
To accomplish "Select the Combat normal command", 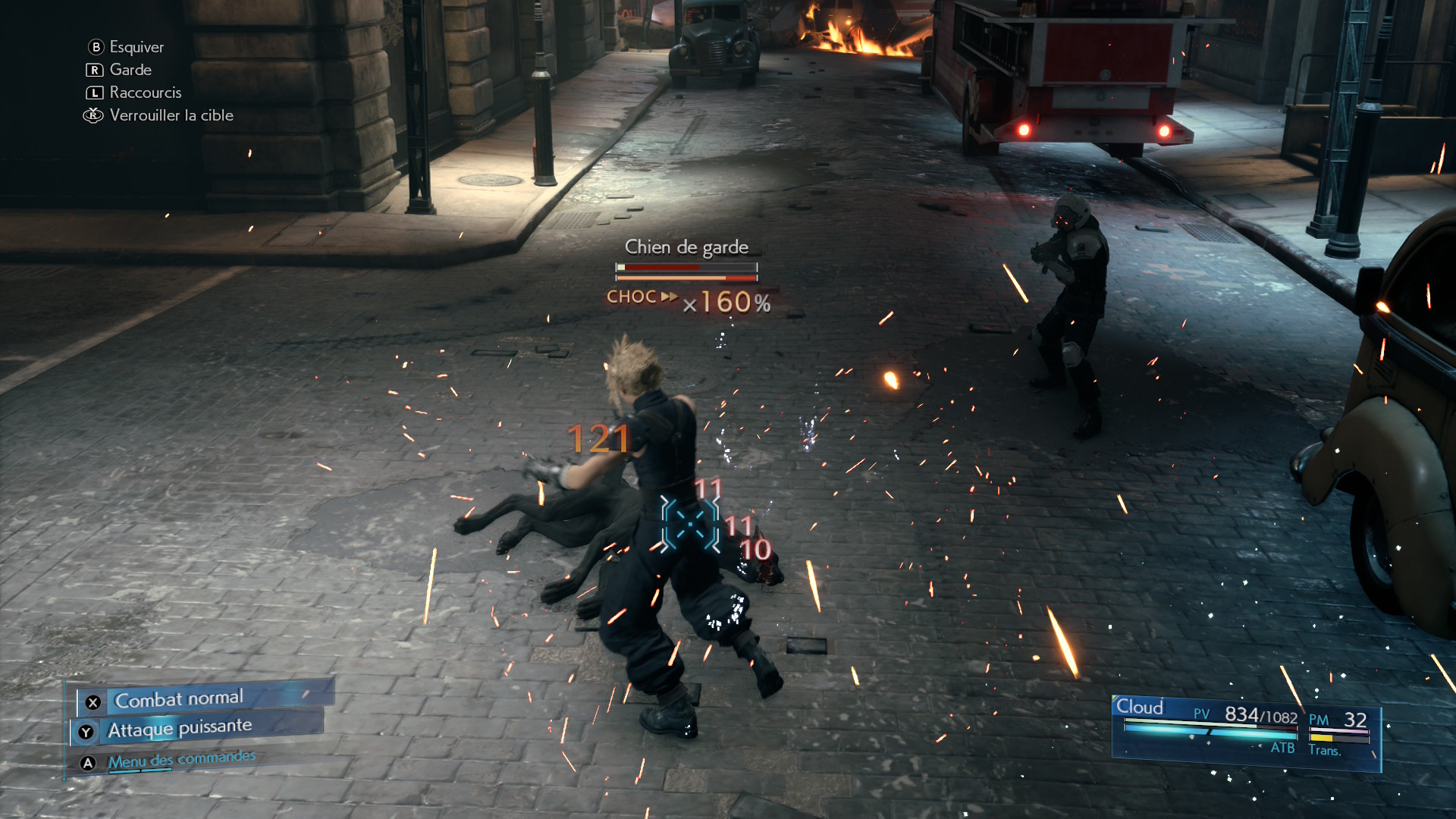I will [x=179, y=698].
